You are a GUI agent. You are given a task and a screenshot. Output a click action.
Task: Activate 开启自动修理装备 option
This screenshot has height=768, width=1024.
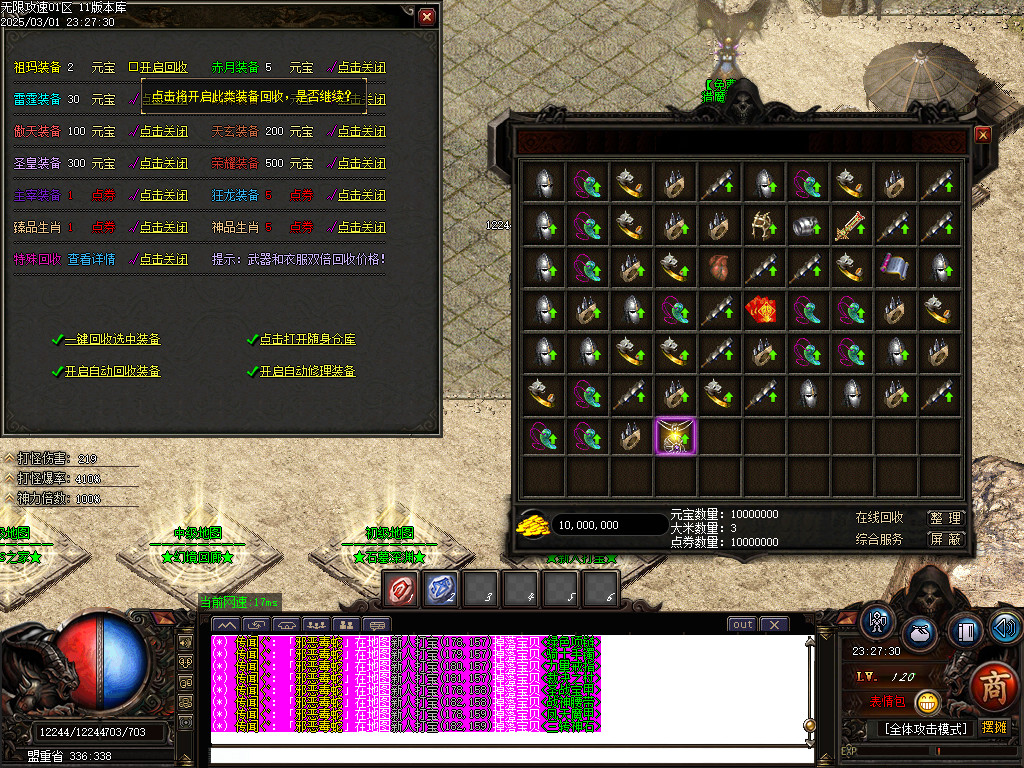tap(307, 372)
